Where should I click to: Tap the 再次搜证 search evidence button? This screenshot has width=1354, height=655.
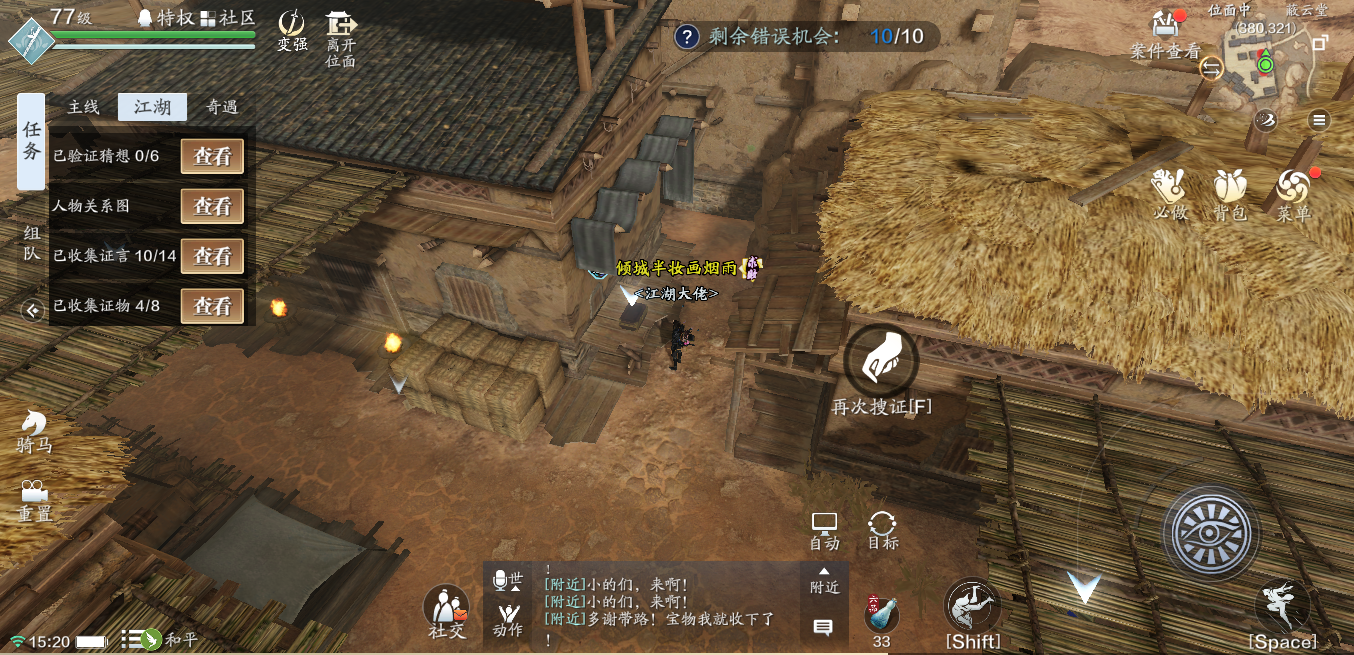[x=881, y=361]
